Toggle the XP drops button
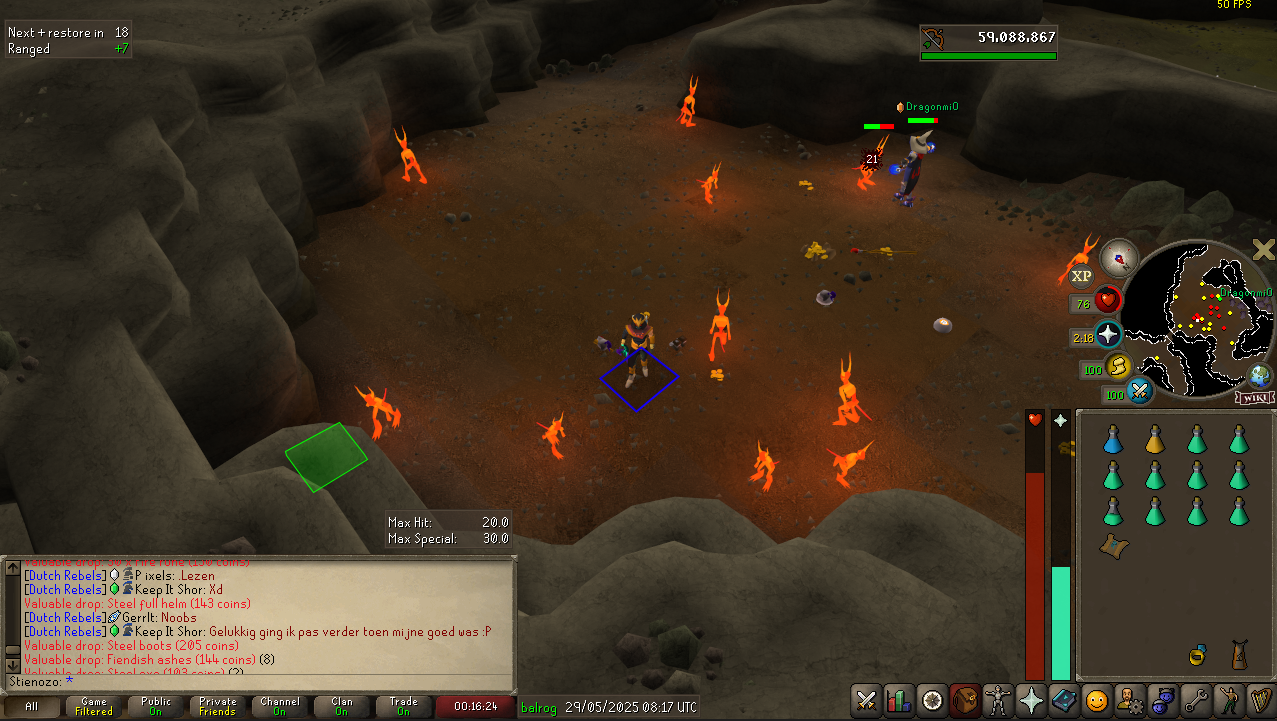Screen dimensions: 1277x721 (1081, 276)
